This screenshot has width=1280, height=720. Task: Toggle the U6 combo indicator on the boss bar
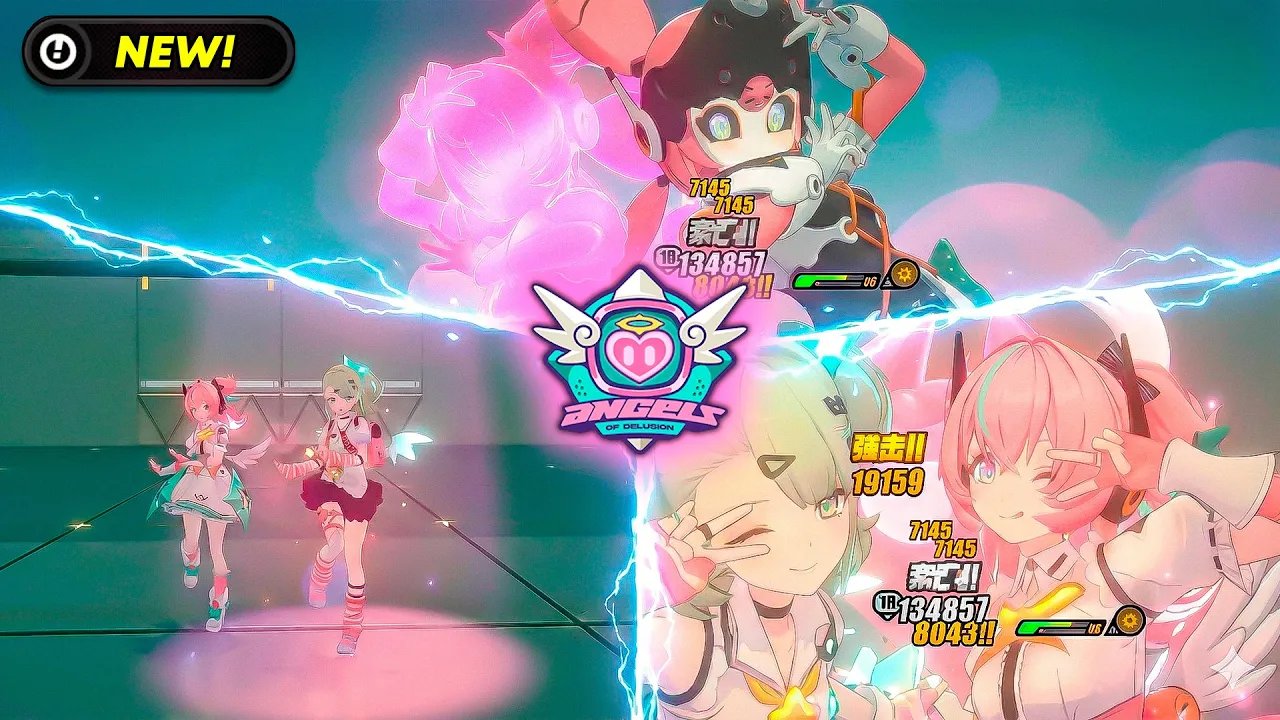[x=869, y=280]
